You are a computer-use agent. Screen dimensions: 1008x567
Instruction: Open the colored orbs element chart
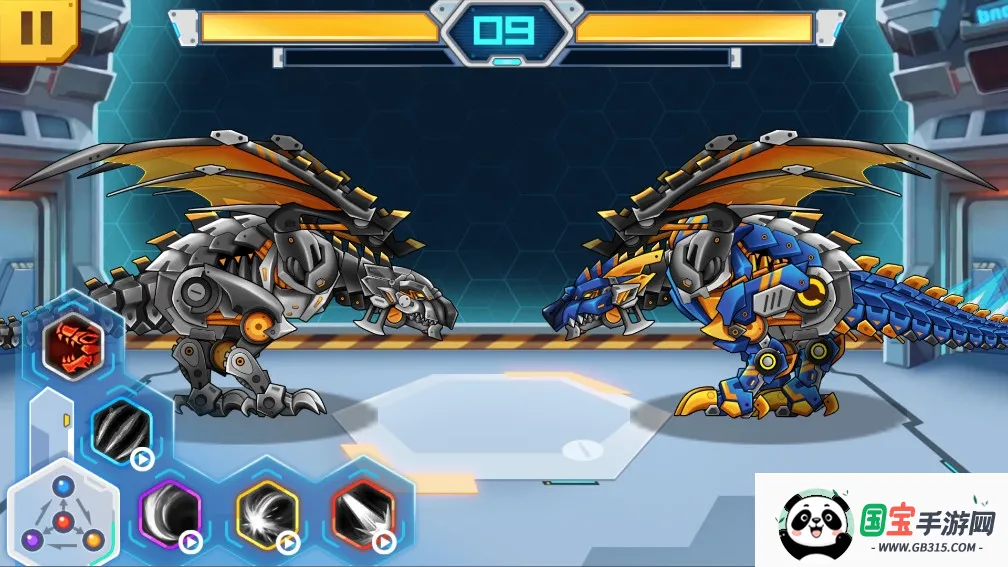pyautogui.click(x=63, y=514)
